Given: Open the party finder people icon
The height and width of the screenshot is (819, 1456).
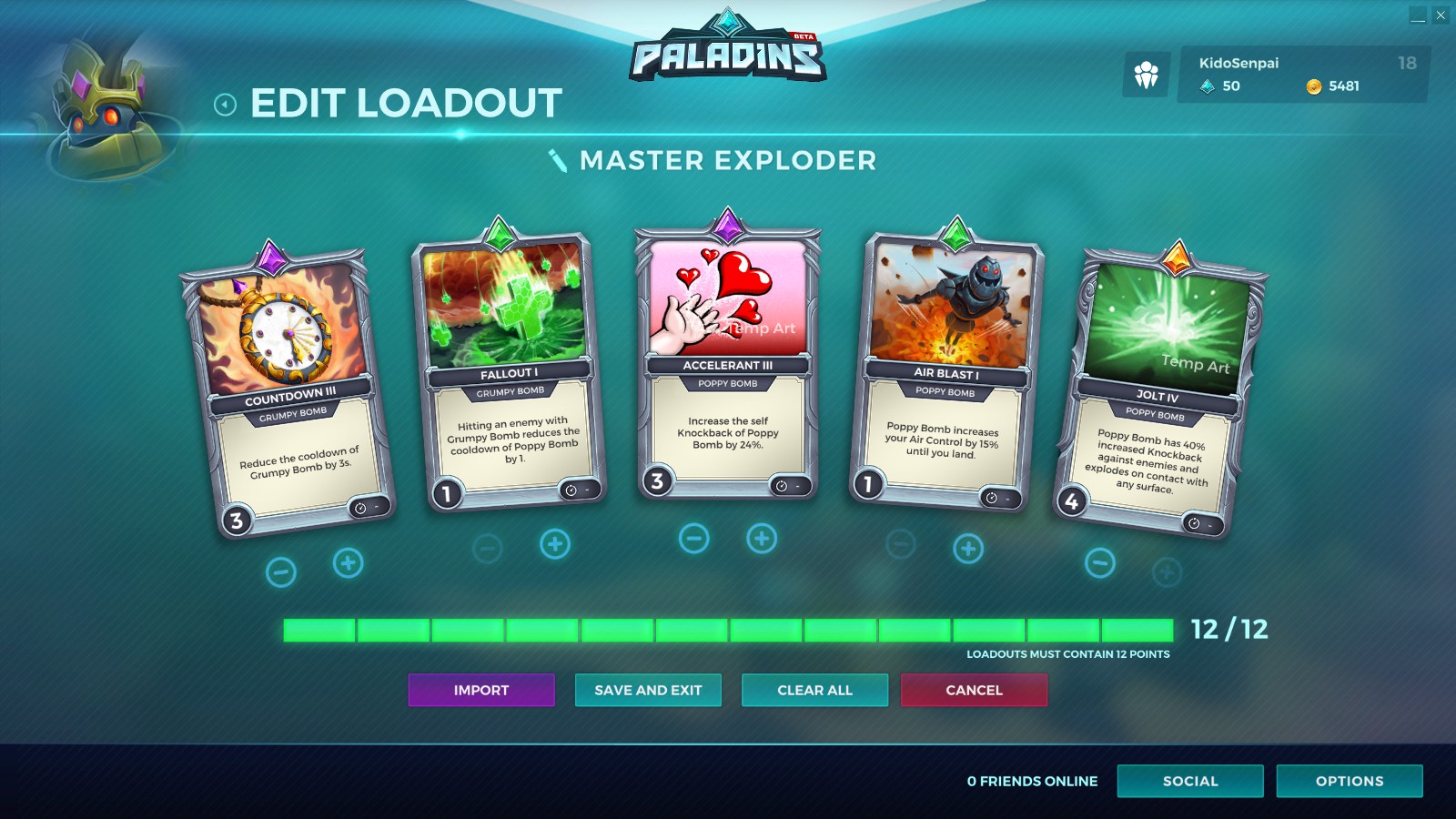Looking at the screenshot, I should pos(1148,72).
